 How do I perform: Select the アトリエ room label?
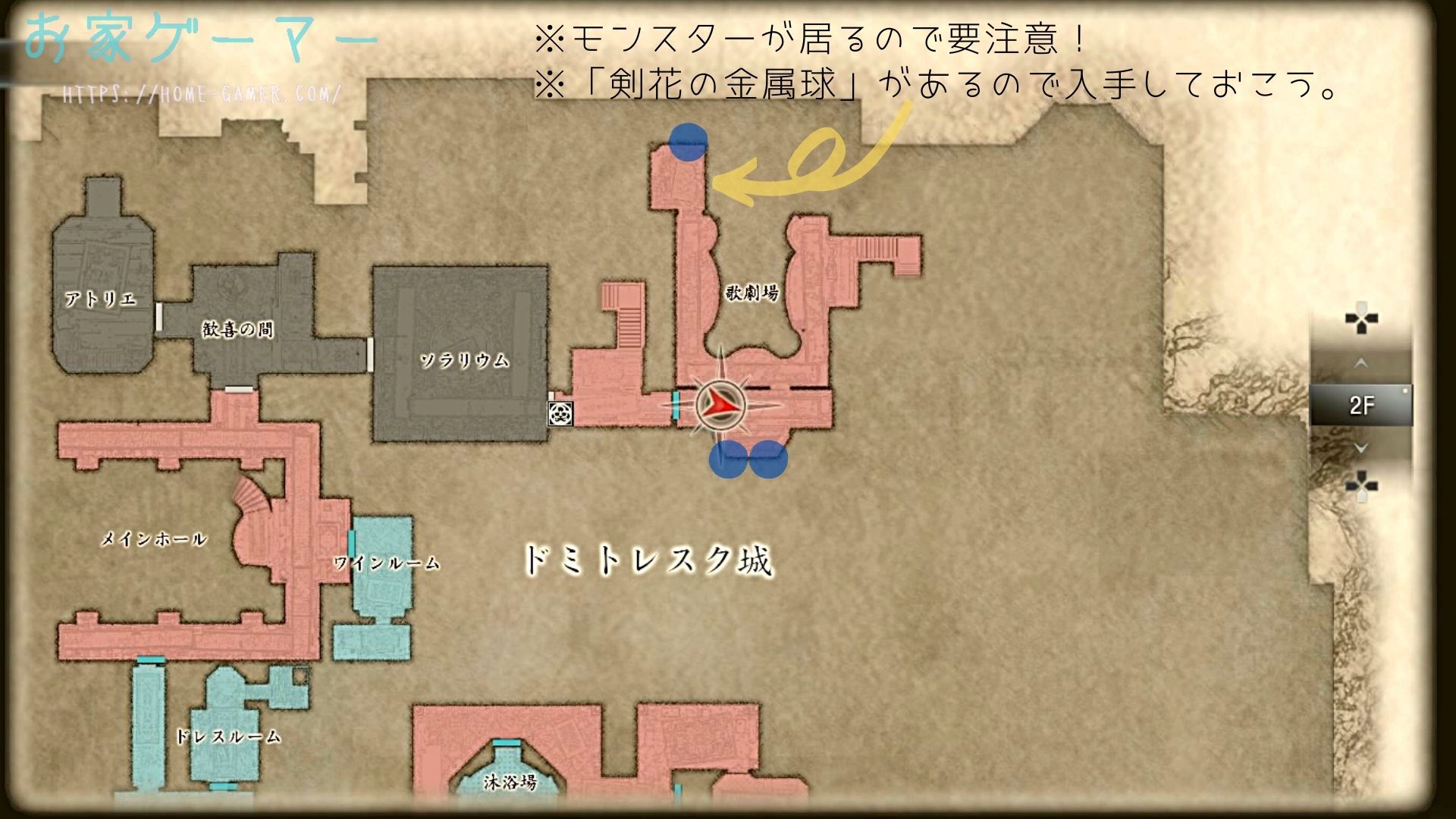click(x=102, y=299)
